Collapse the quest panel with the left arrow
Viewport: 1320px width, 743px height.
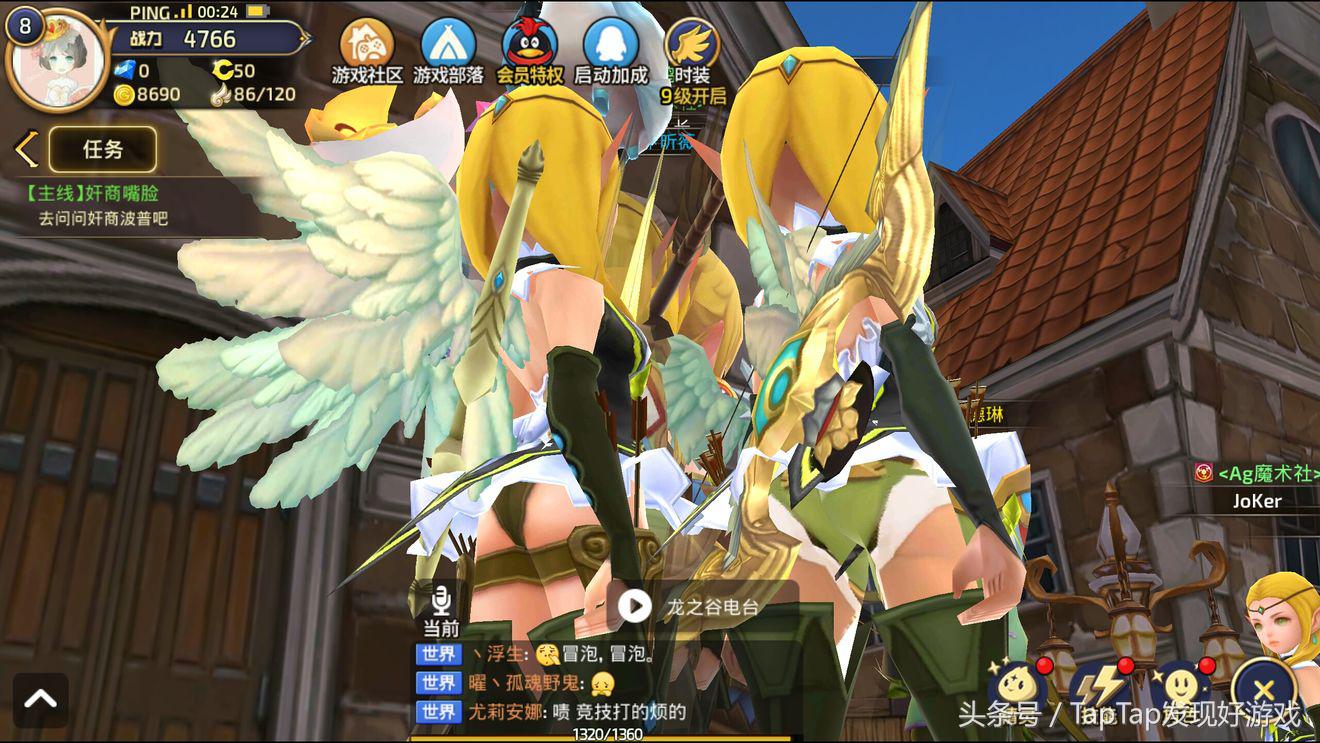tap(26, 150)
